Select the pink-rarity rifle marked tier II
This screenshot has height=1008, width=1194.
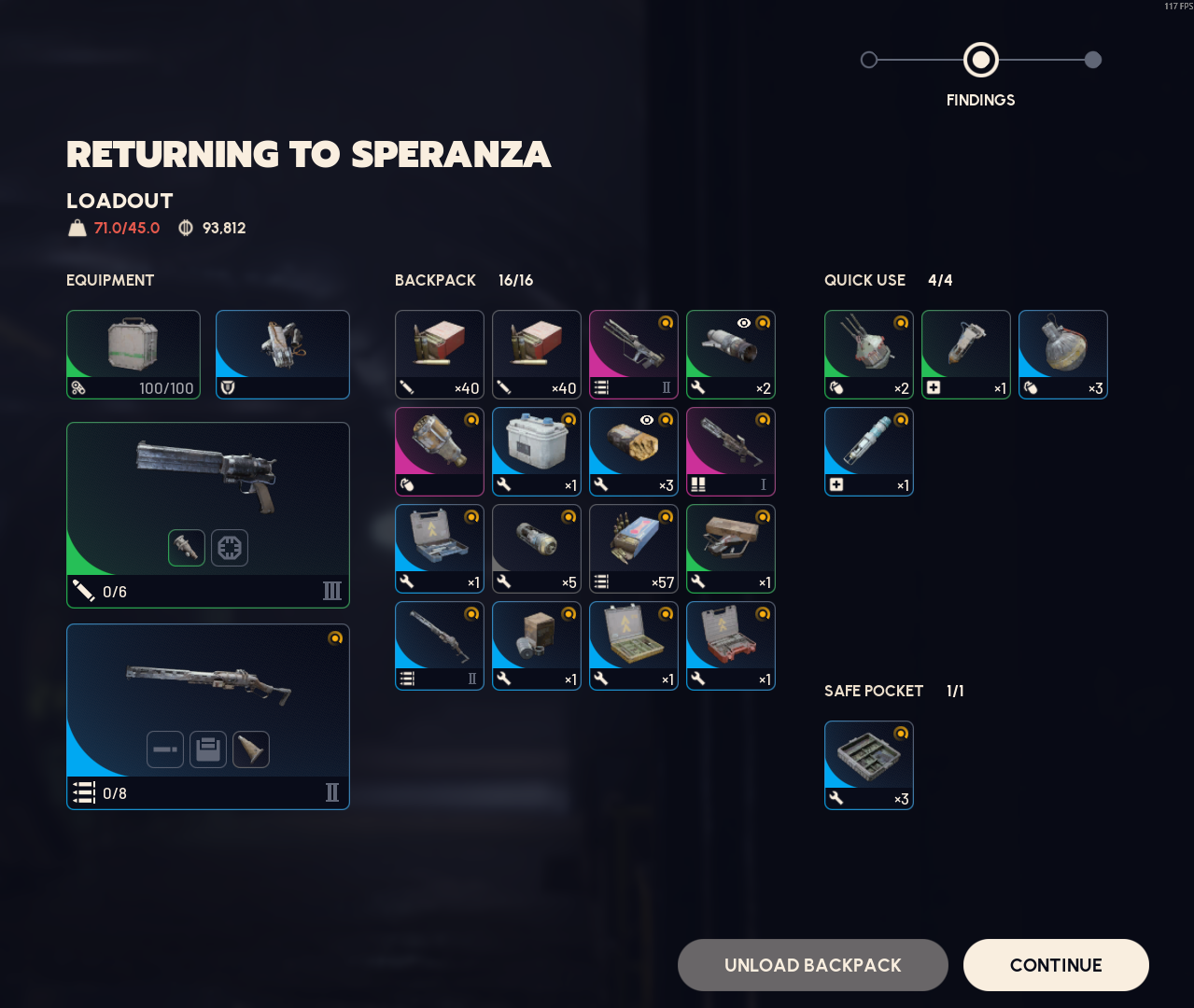point(634,355)
